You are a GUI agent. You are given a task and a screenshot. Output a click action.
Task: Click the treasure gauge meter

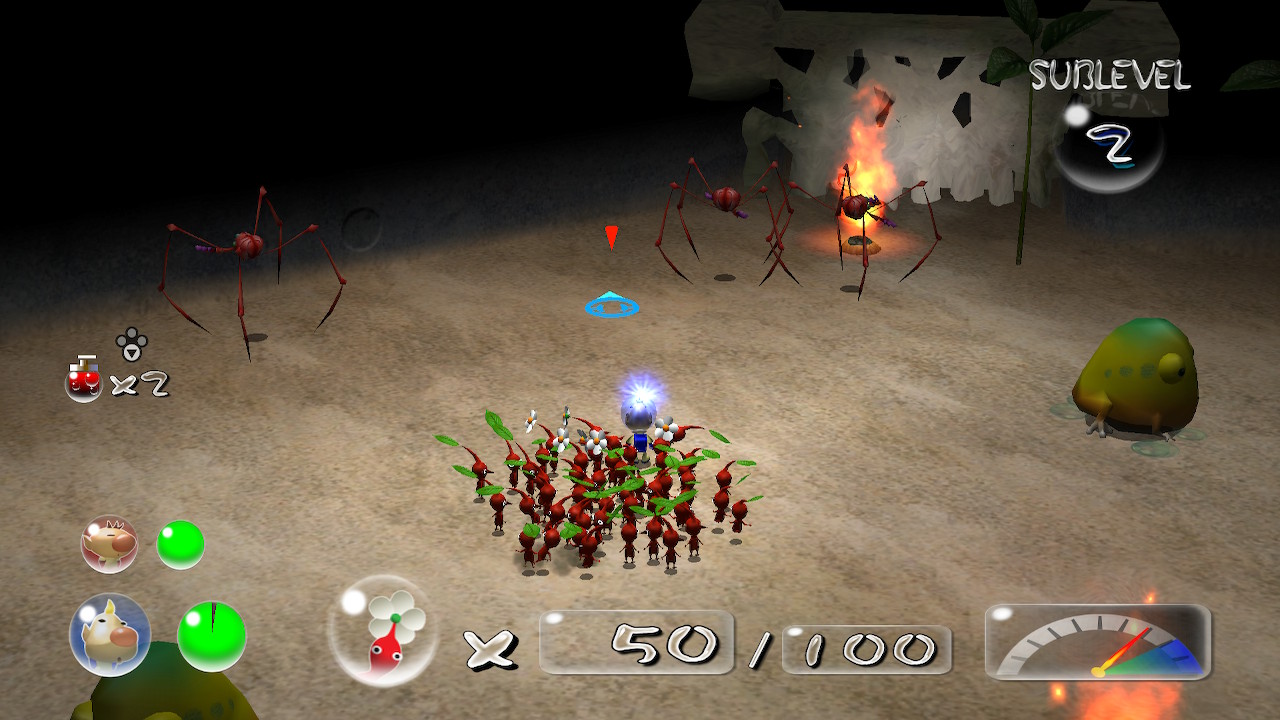(x=1098, y=642)
